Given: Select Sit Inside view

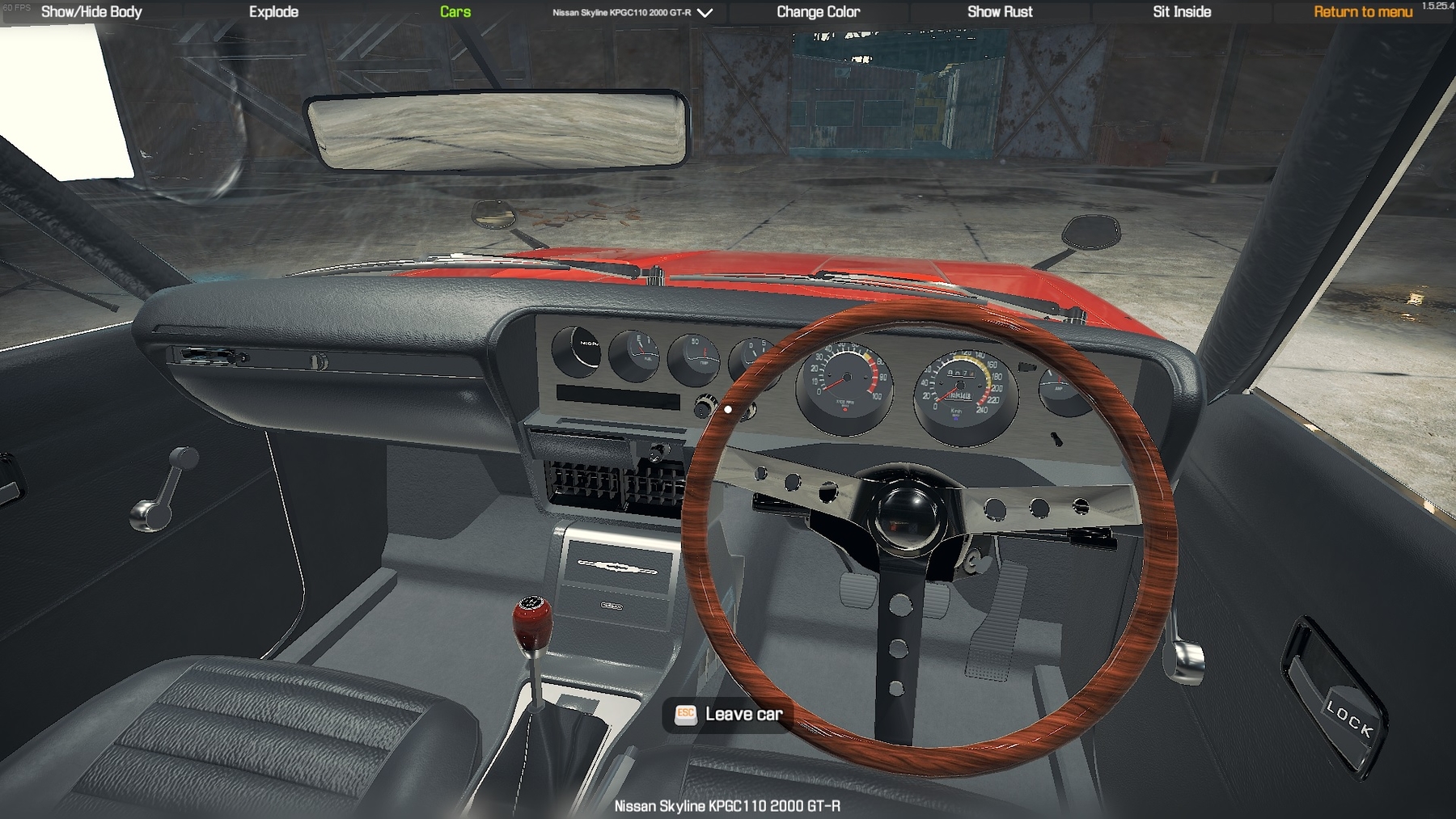Looking at the screenshot, I should [x=1182, y=12].
